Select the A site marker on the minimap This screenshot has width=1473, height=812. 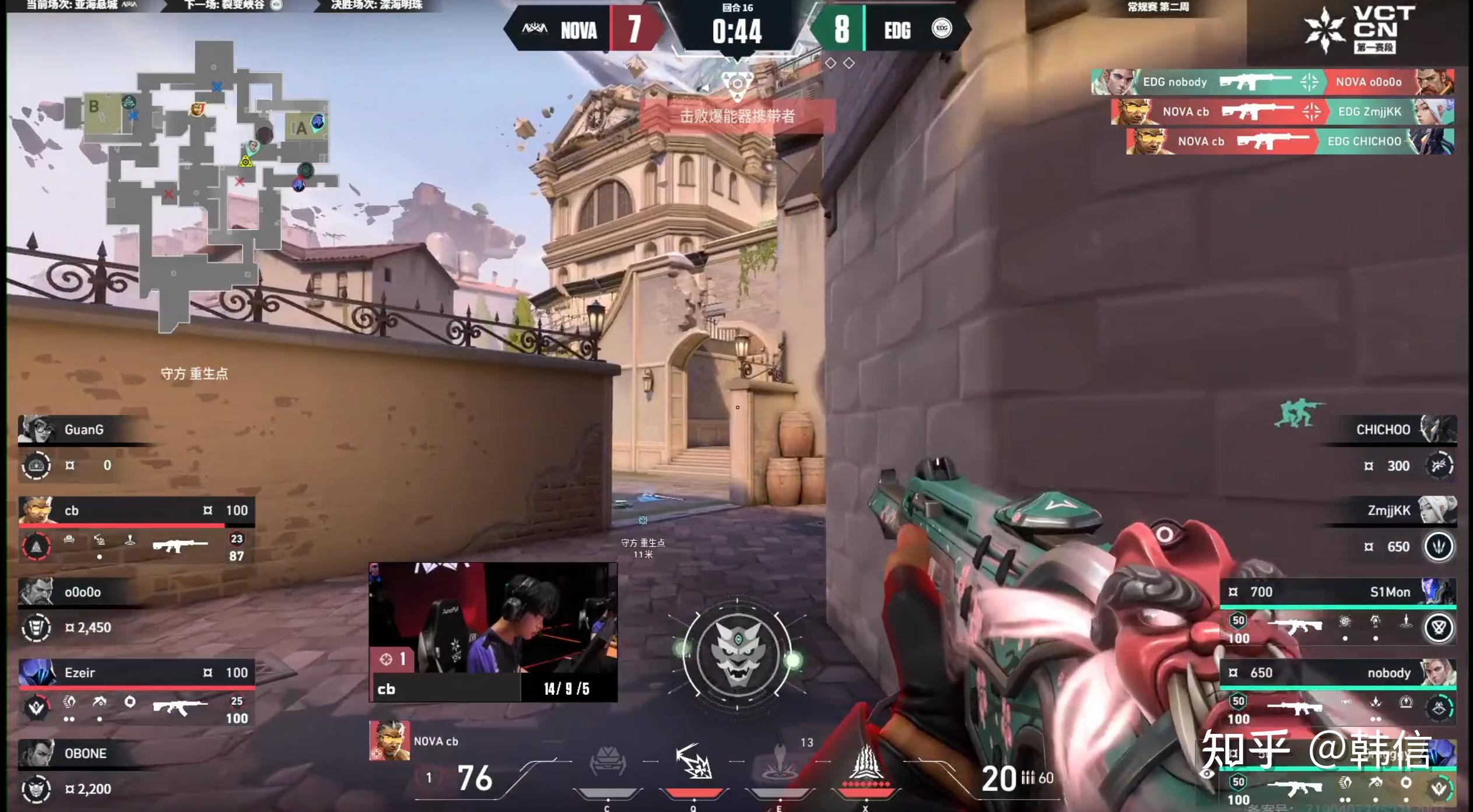tap(301, 128)
